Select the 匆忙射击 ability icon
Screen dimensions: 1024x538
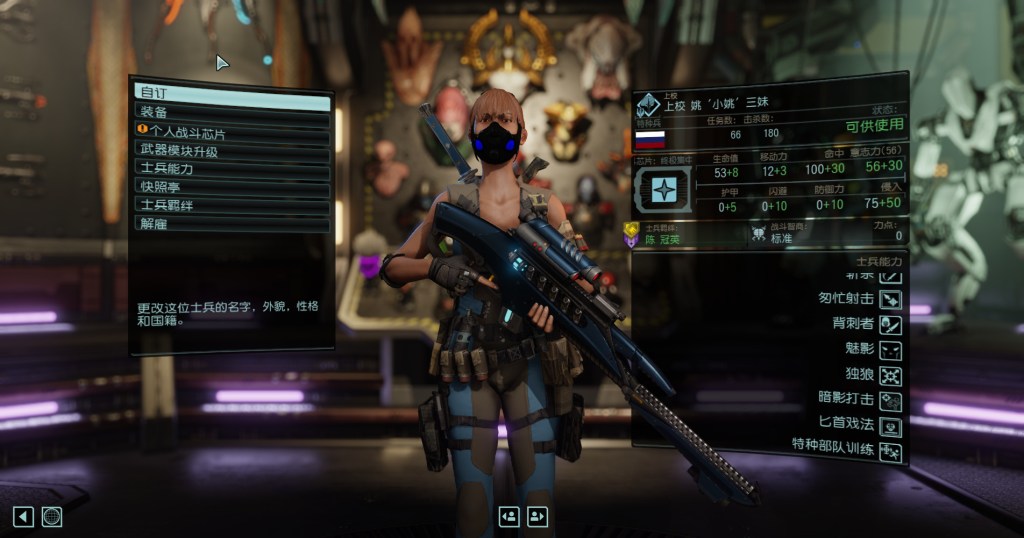pos(890,299)
